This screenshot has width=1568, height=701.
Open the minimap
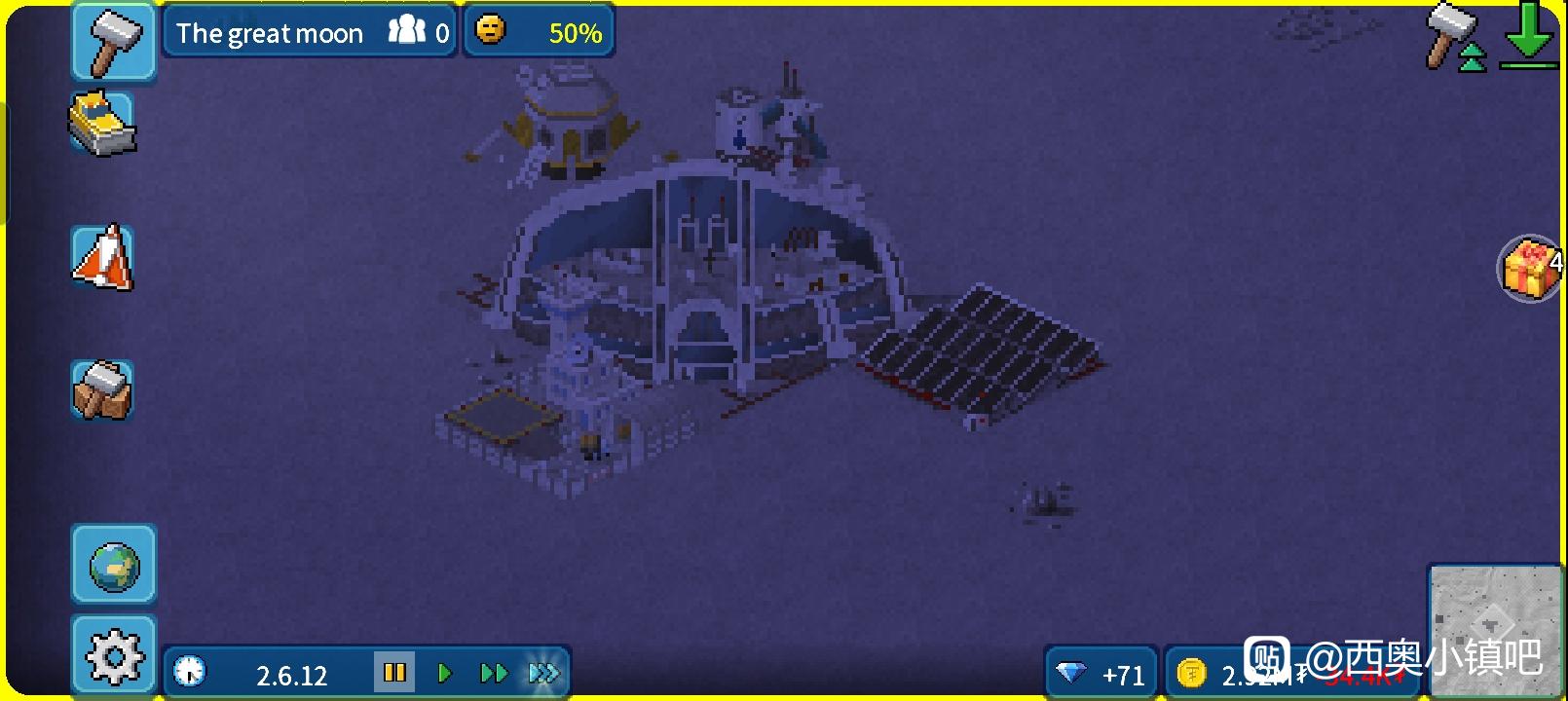[1494, 628]
